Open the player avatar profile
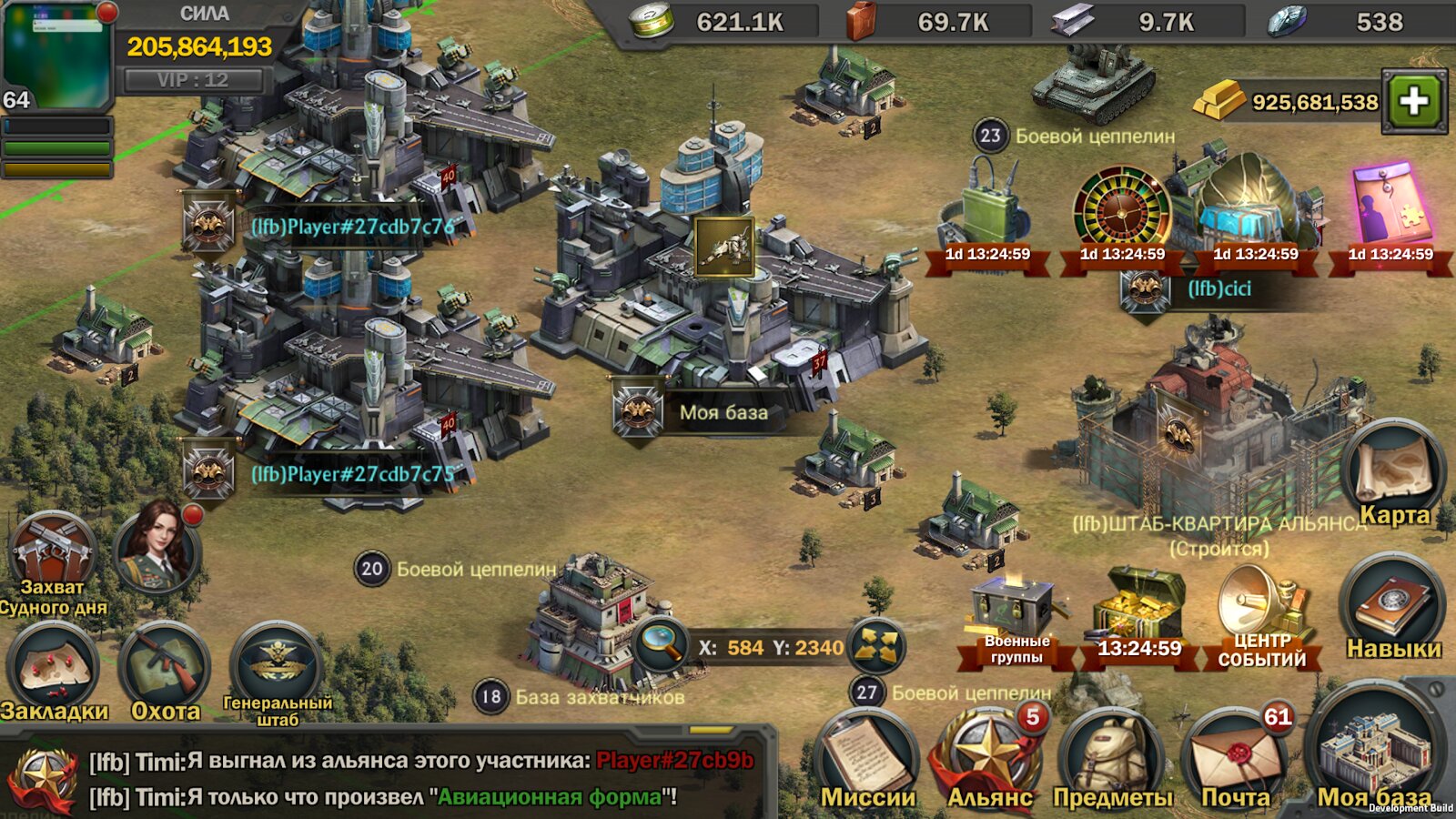 pyautogui.click(x=56, y=55)
